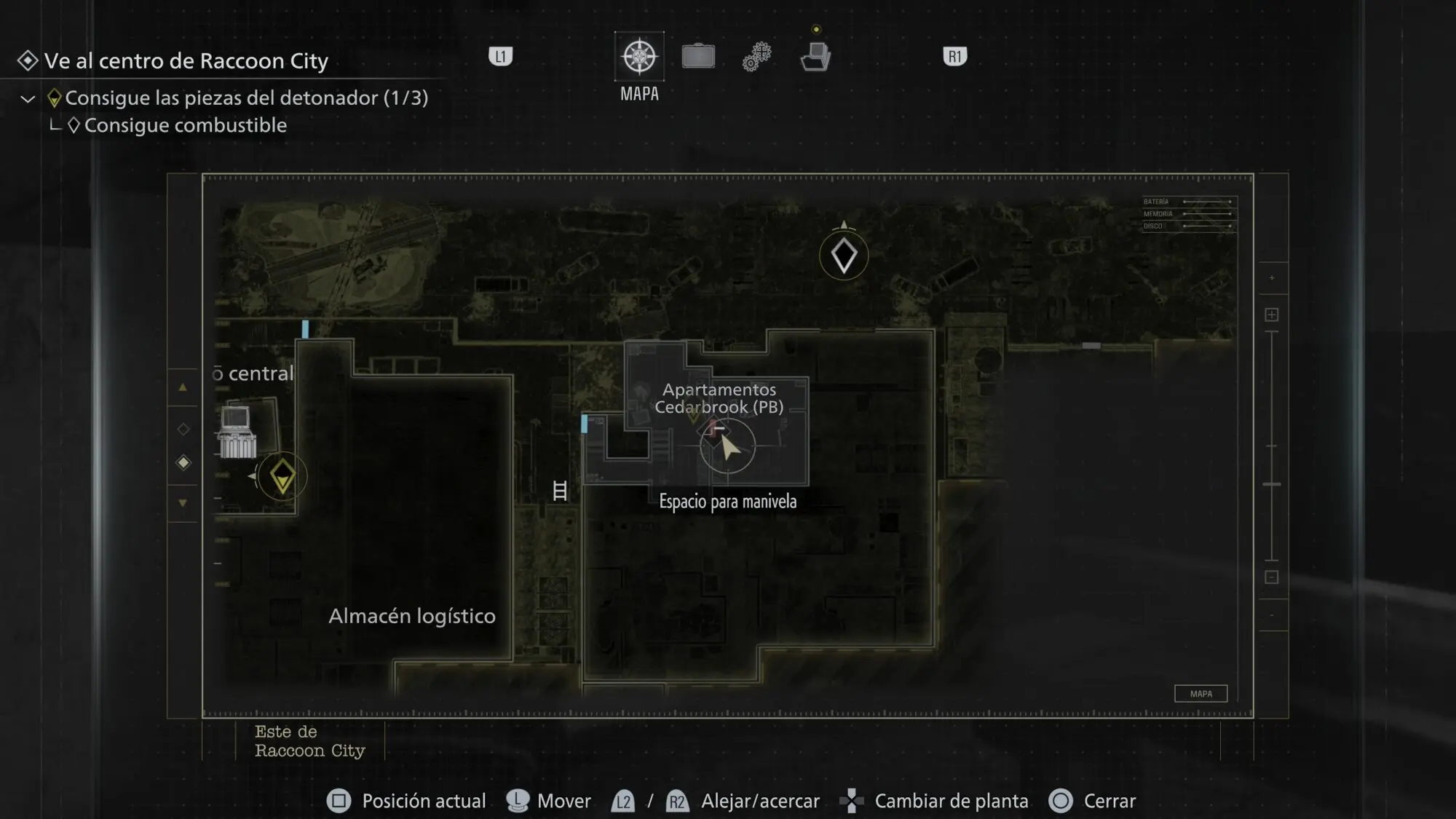Select the white diamond objective marker
Screen dimensions: 1456x819
[x=844, y=256]
